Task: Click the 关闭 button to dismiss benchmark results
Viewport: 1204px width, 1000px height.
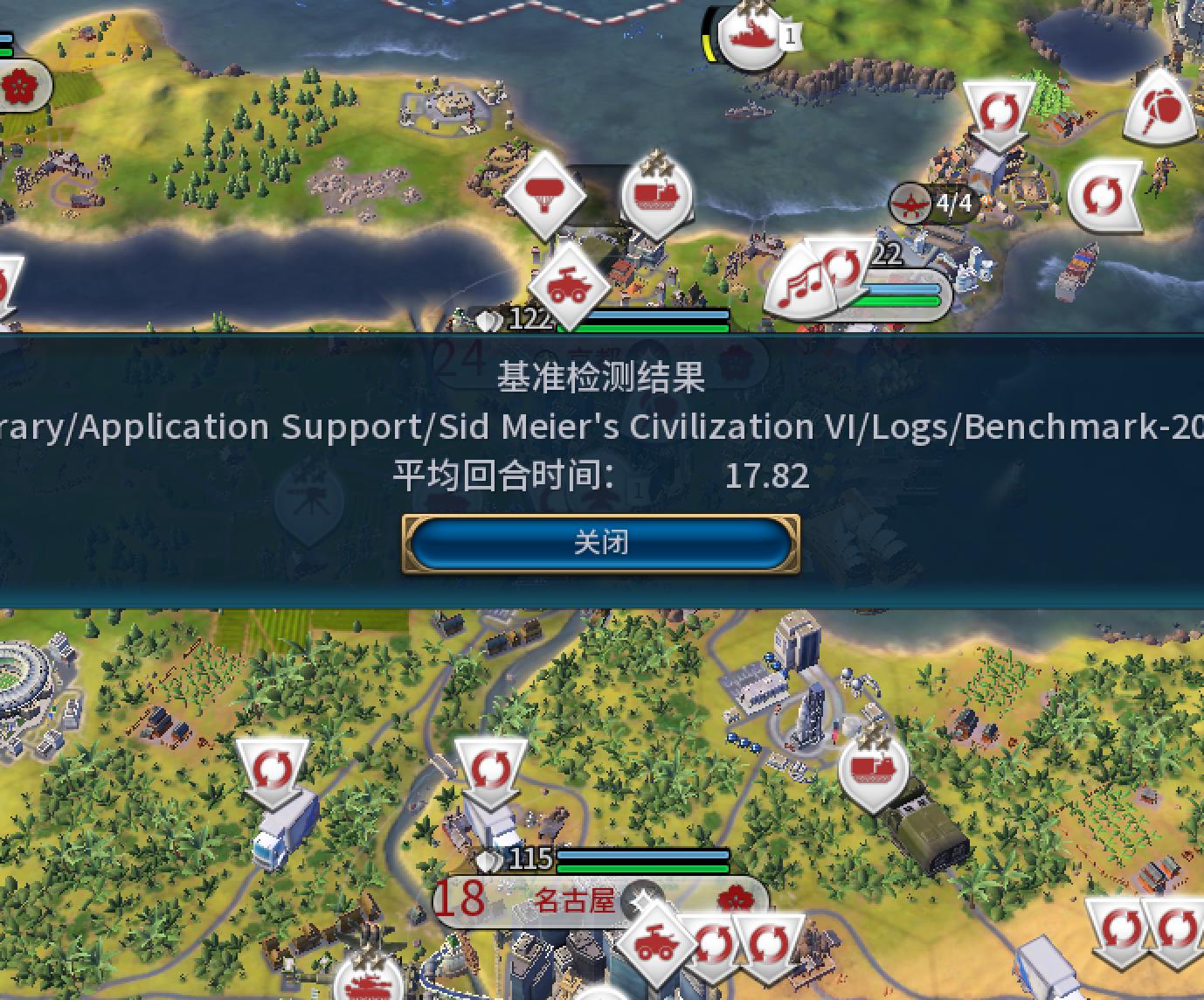Action: click(600, 542)
